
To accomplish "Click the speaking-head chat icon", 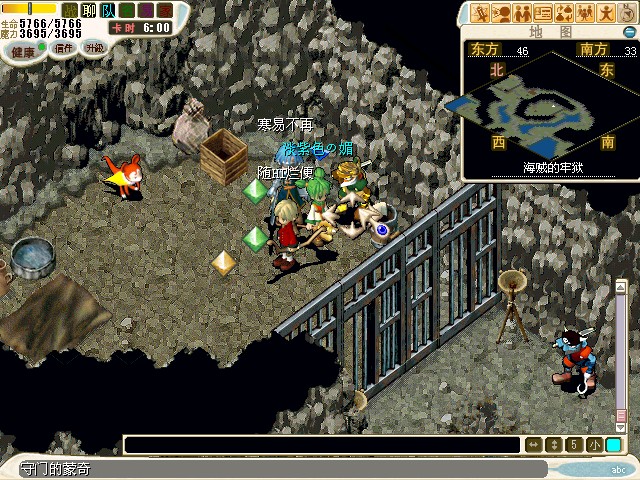I will [501, 13].
